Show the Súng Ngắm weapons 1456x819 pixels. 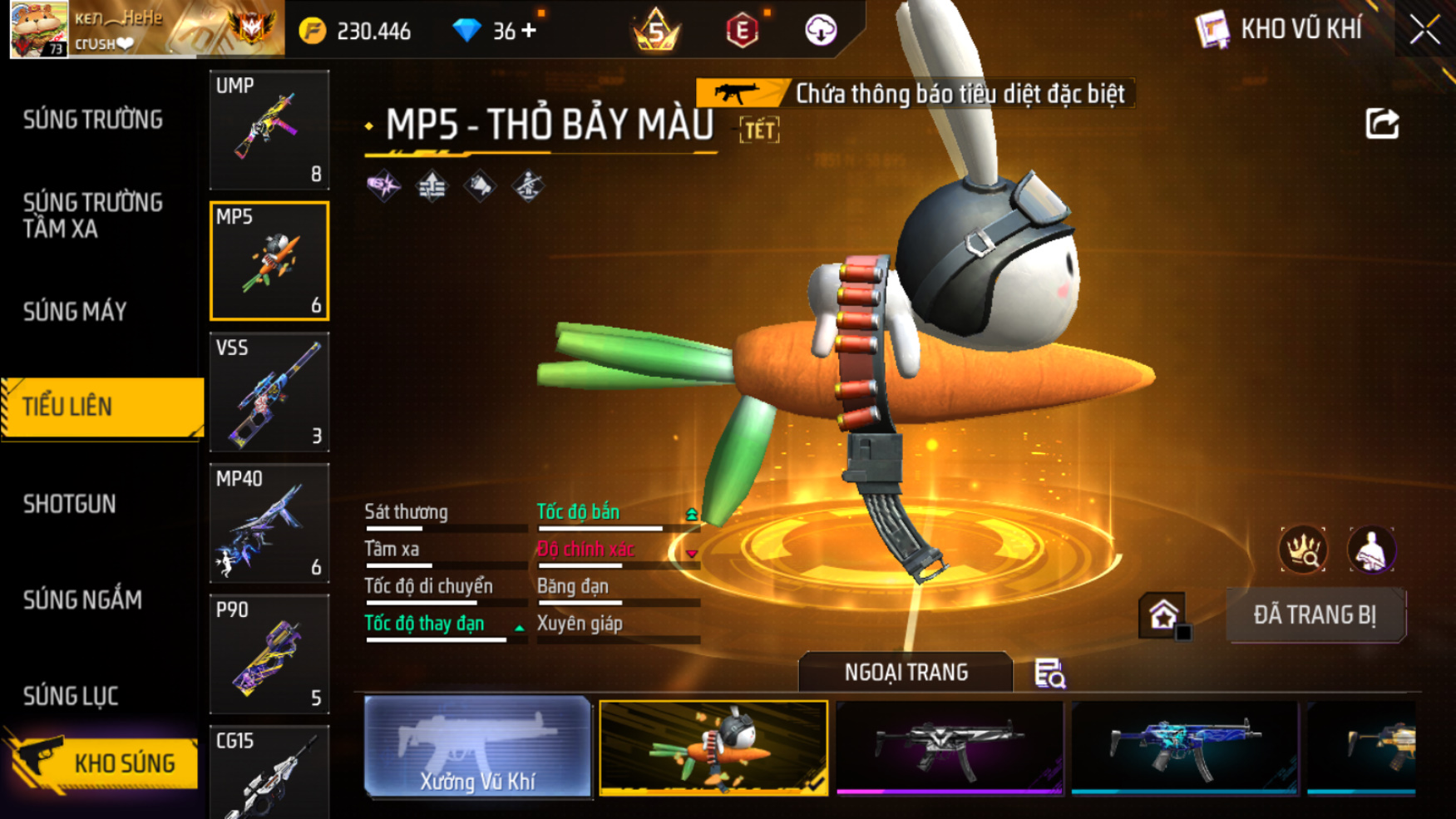pyautogui.click(x=82, y=599)
